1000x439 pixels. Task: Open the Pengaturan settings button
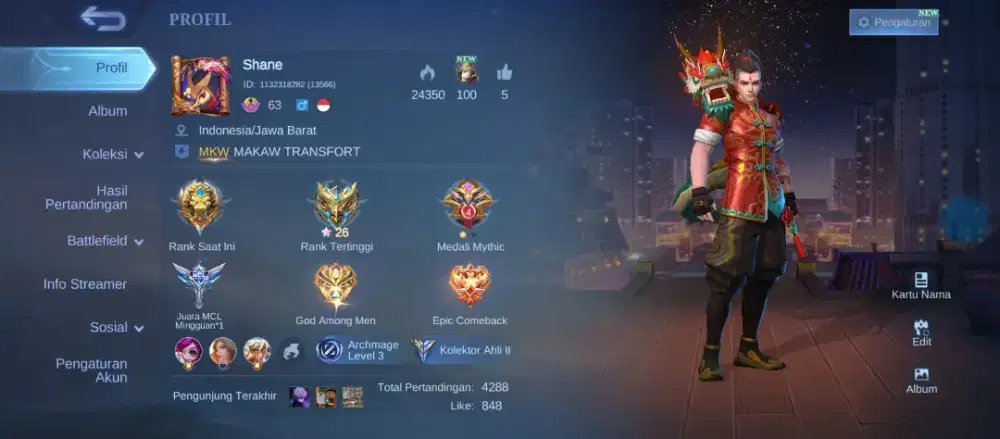tap(894, 22)
